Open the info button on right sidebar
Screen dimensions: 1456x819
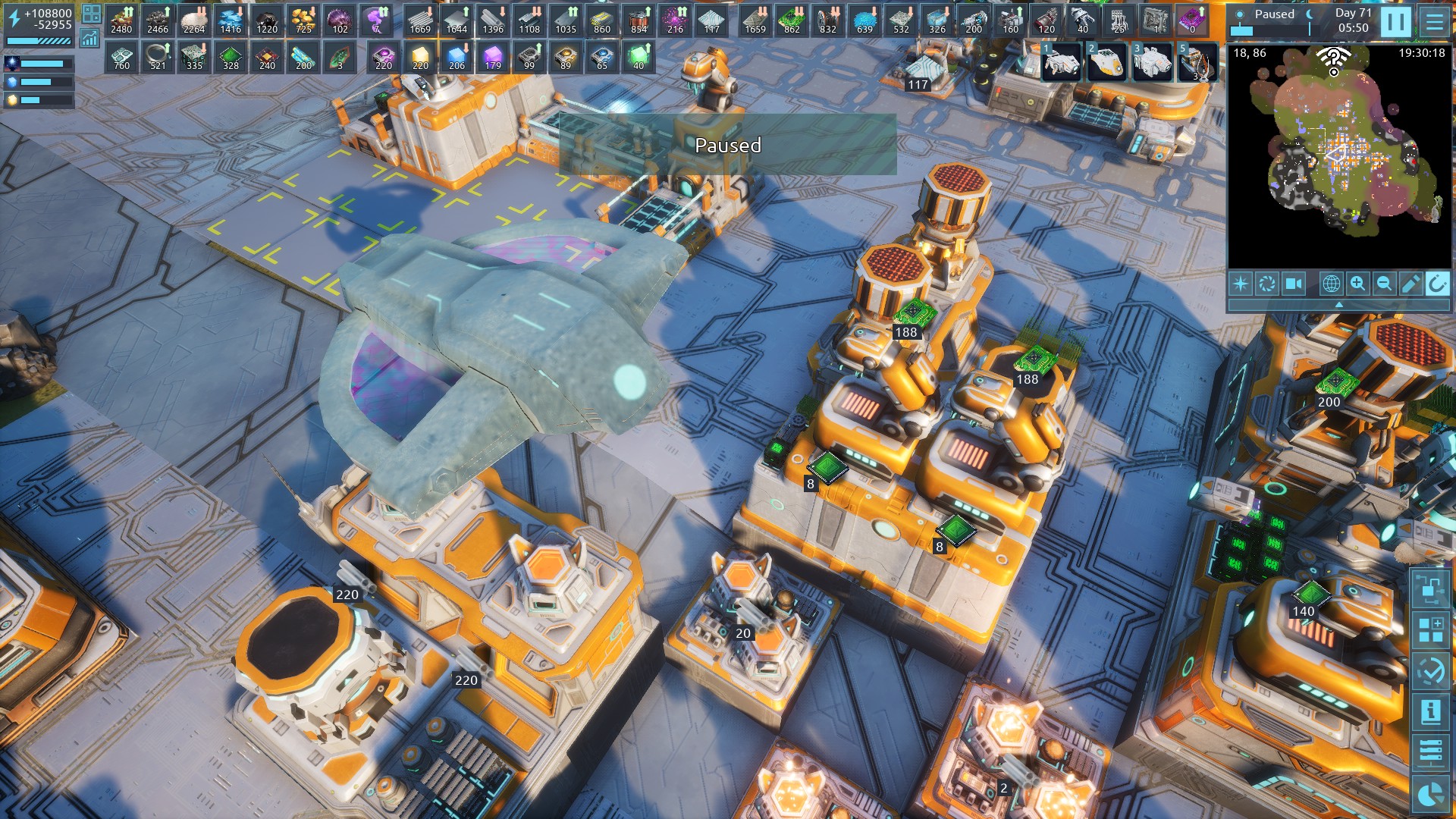(1430, 711)
